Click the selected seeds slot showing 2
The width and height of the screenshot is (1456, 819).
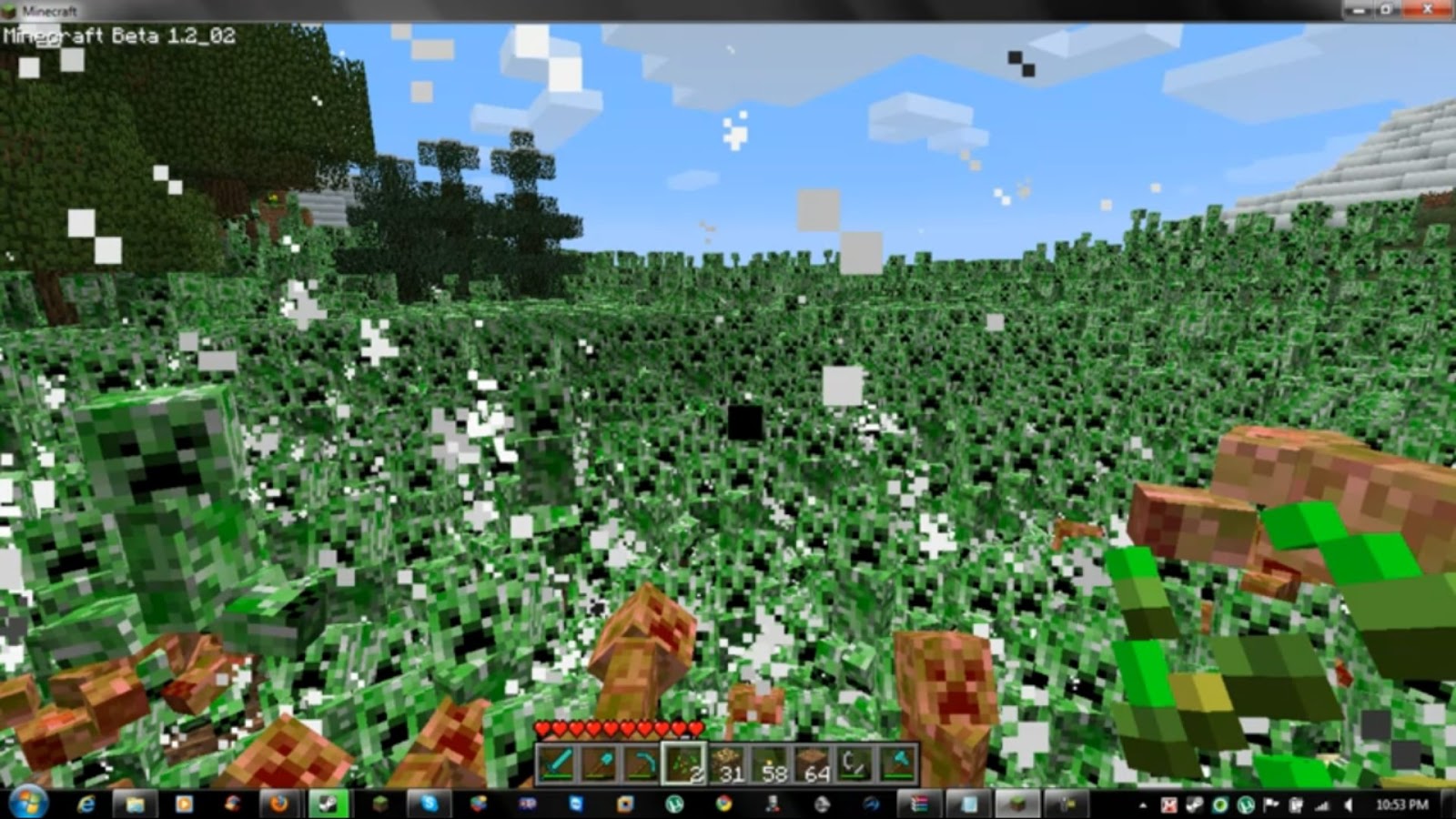click(x=684, y=767)
